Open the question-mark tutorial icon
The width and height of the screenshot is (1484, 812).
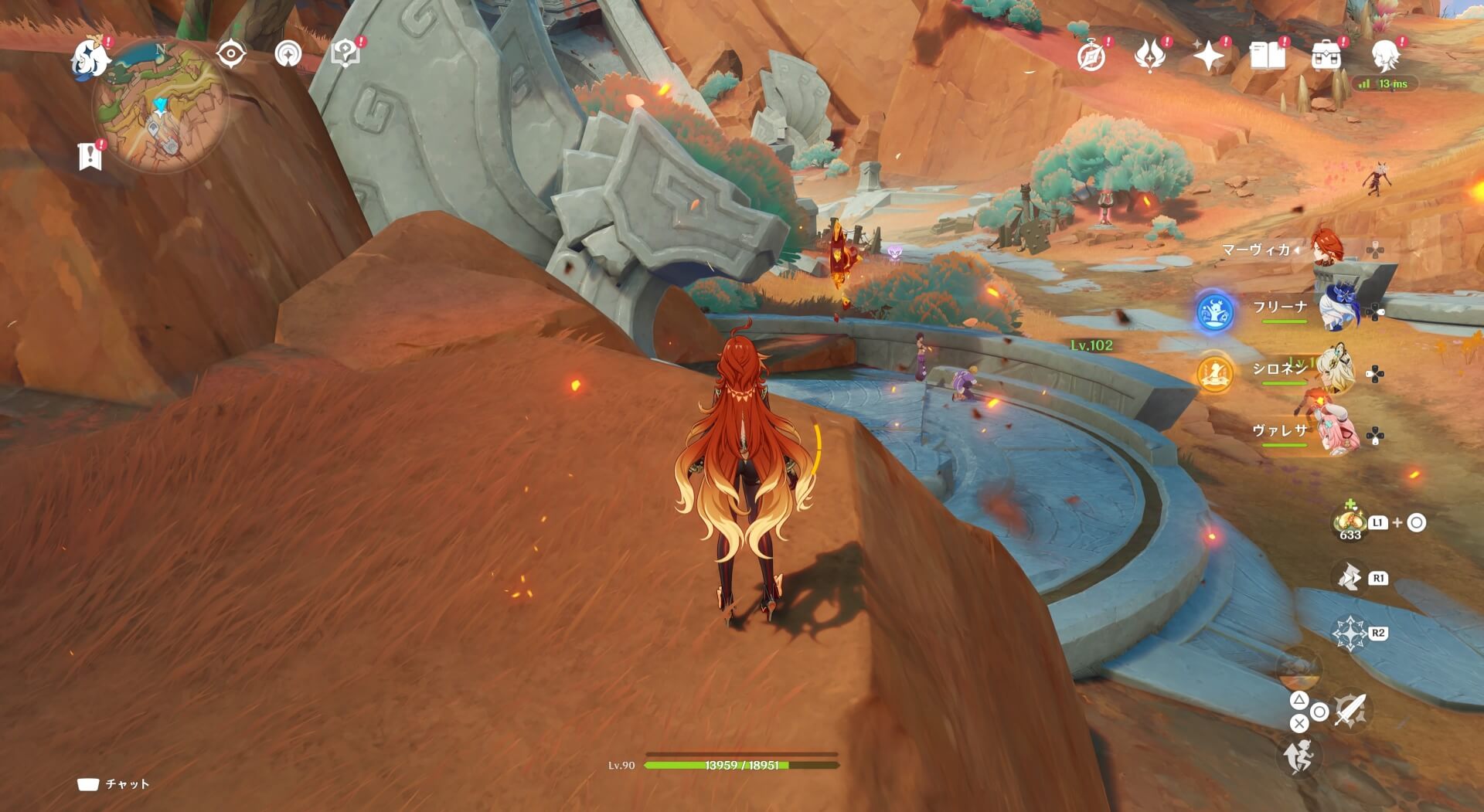(x=345, y=54)
